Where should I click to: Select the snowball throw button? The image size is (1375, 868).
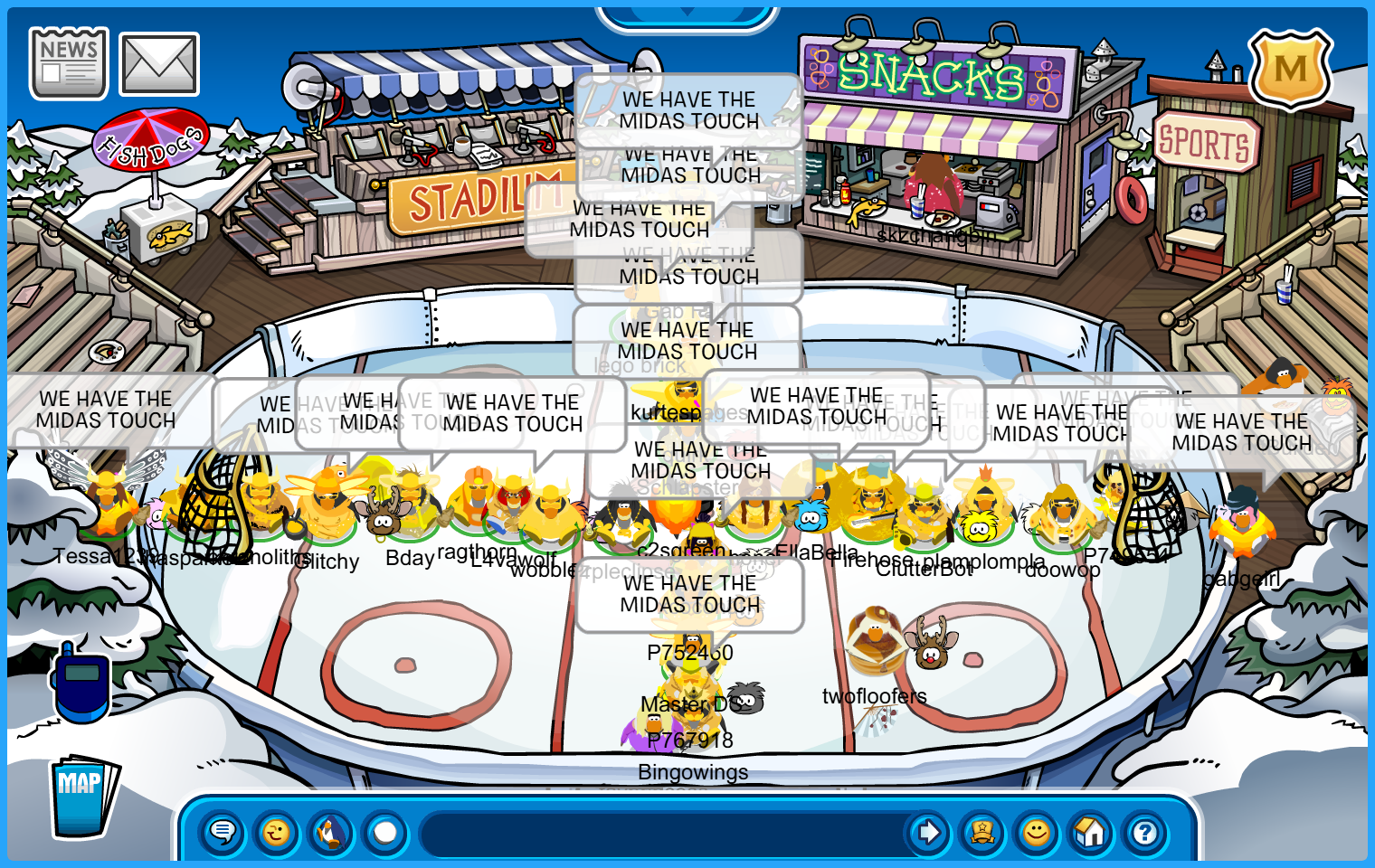point(385,832)
